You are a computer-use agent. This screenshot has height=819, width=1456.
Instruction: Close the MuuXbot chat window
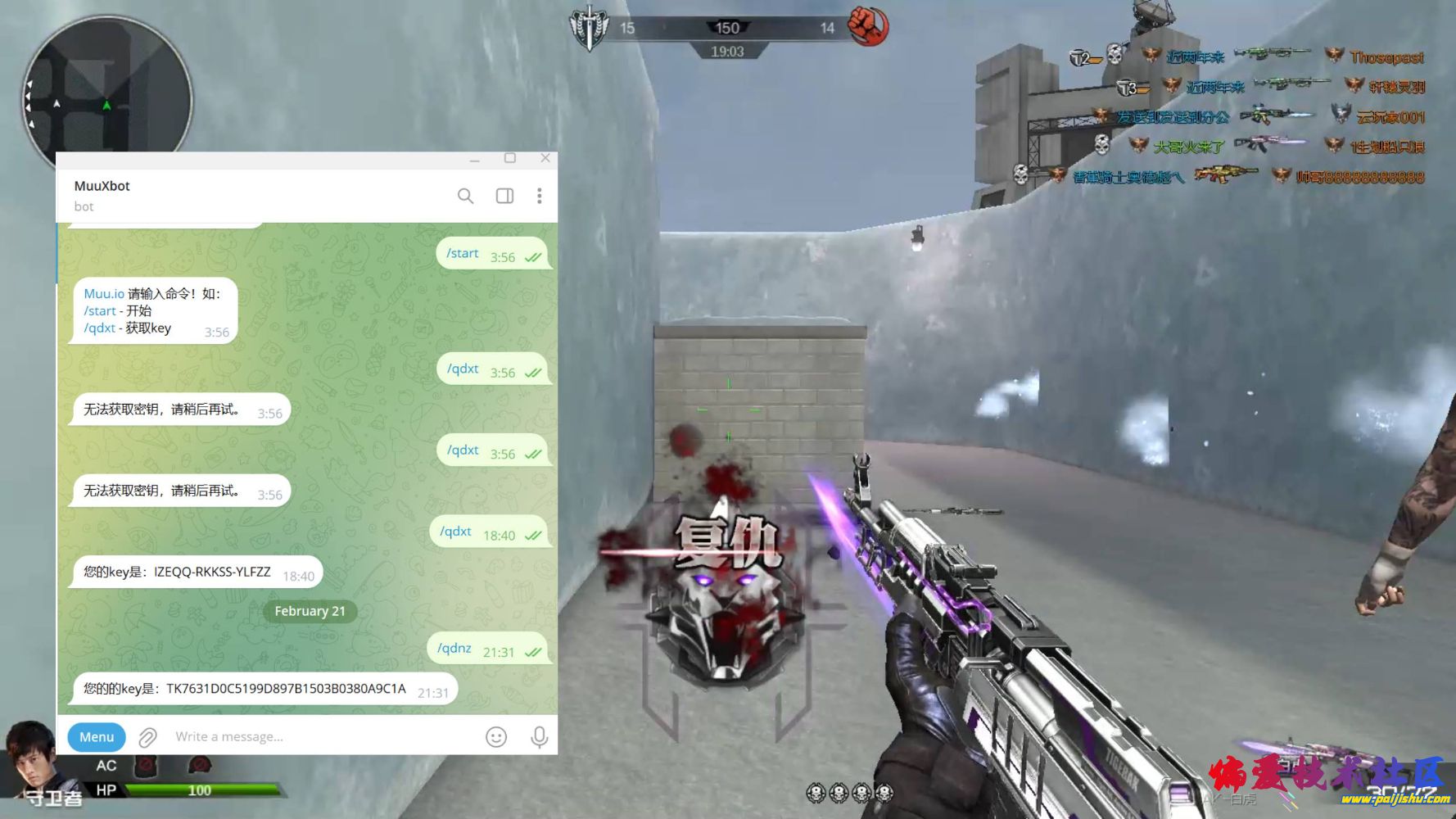545,158
